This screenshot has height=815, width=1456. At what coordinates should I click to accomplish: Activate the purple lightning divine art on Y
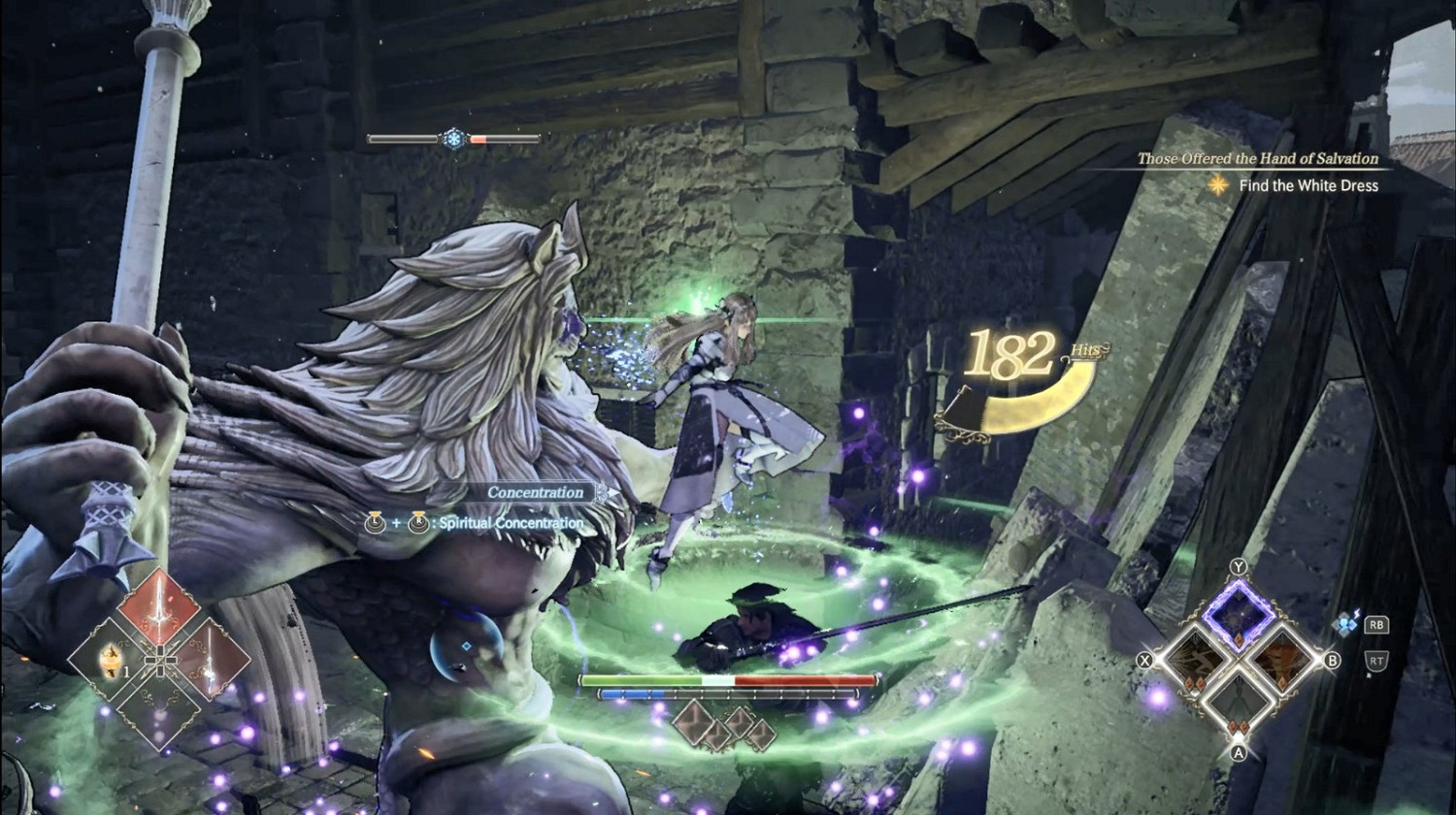[1239, 615]
